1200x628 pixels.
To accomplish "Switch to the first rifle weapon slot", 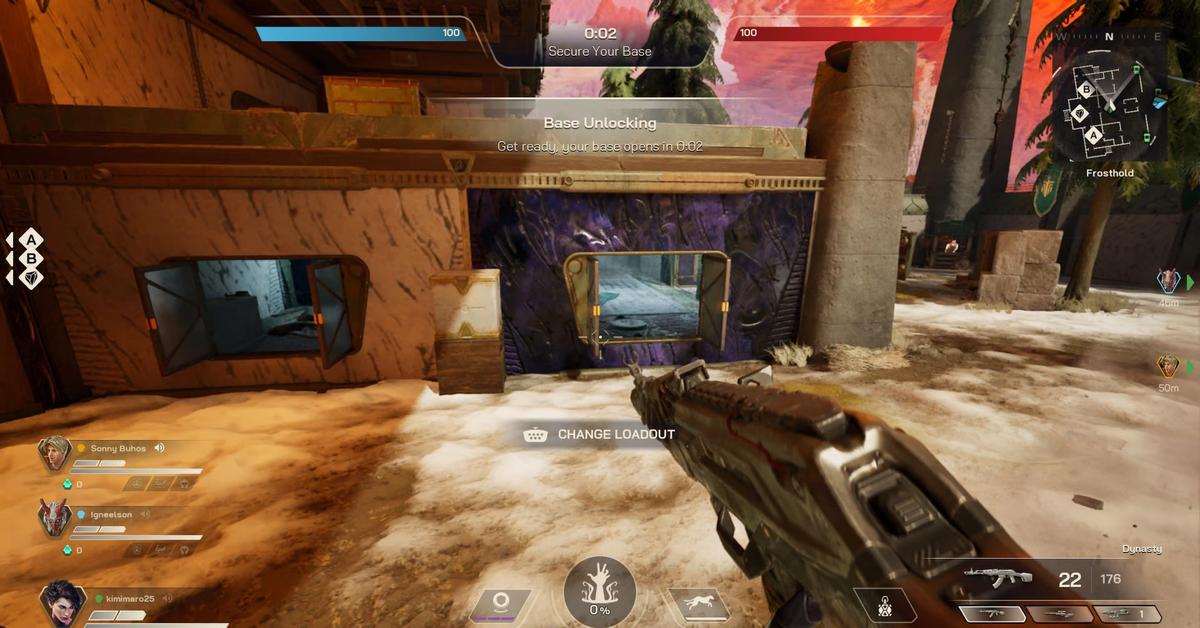I will [992, 614].
